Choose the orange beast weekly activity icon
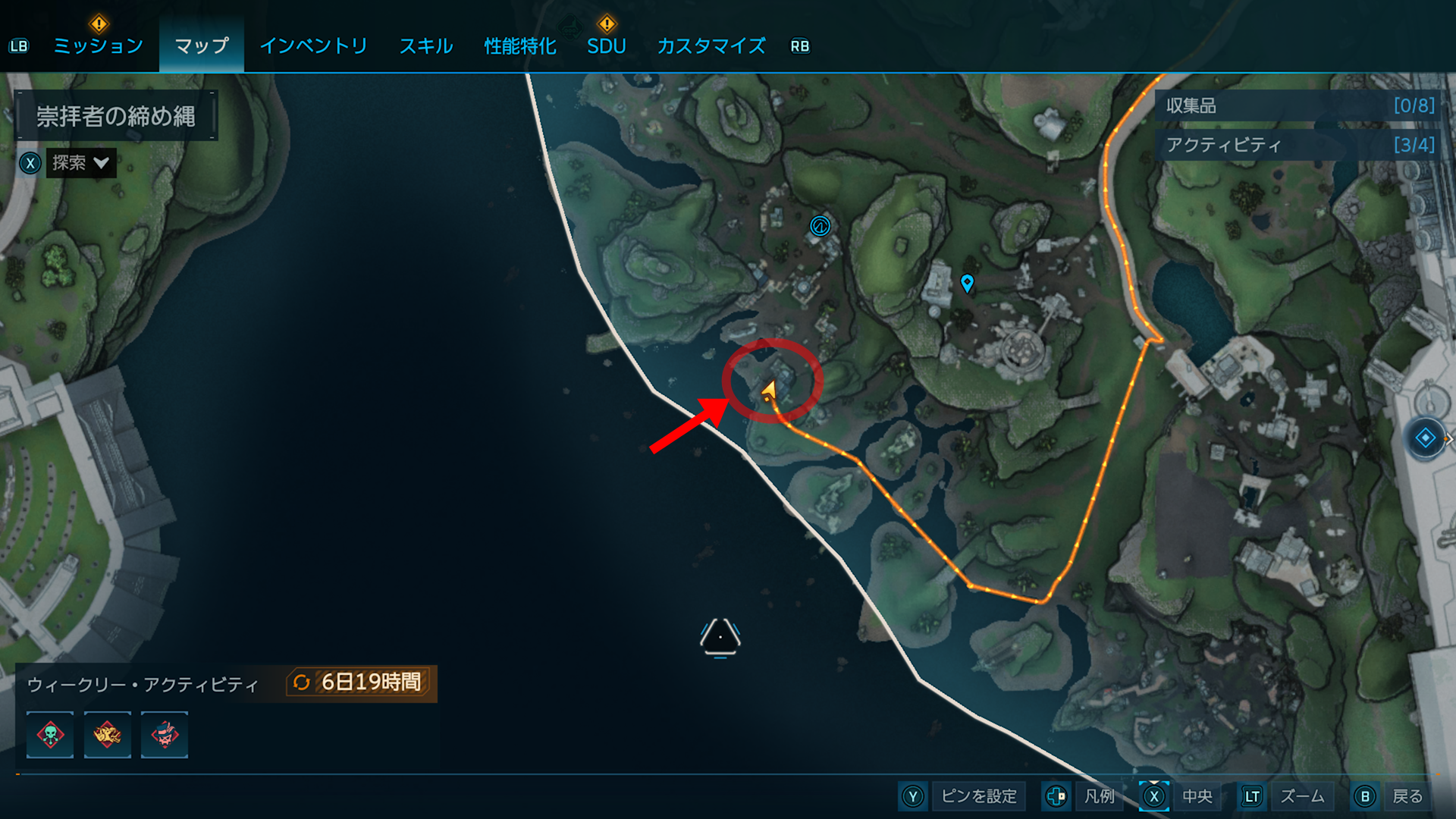This screenshot has width=1456, height=819. point(107,735)
